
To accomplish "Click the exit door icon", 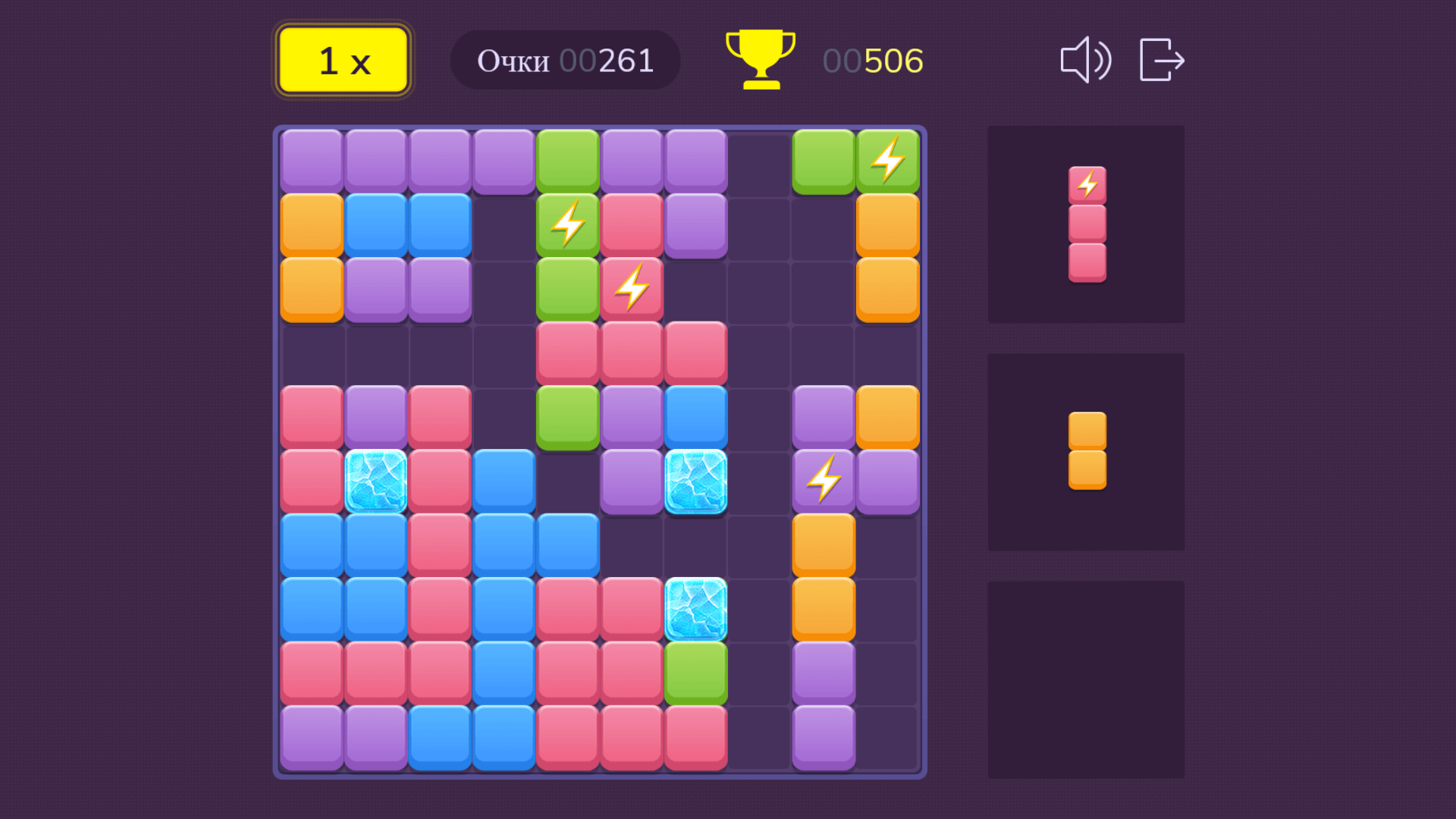I will (x=1160, y=60).
